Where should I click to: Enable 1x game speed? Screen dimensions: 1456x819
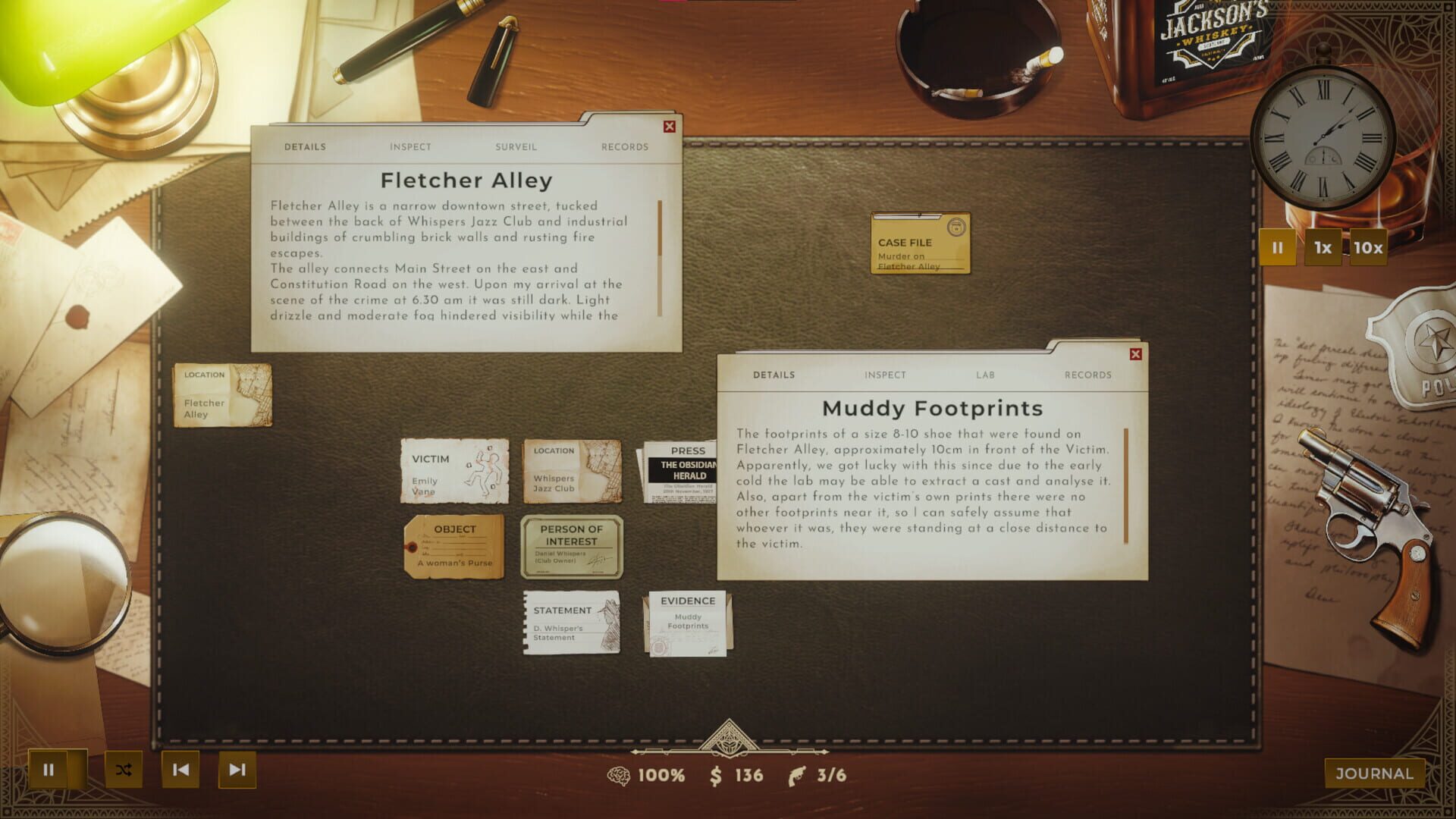pos(1323,246)
